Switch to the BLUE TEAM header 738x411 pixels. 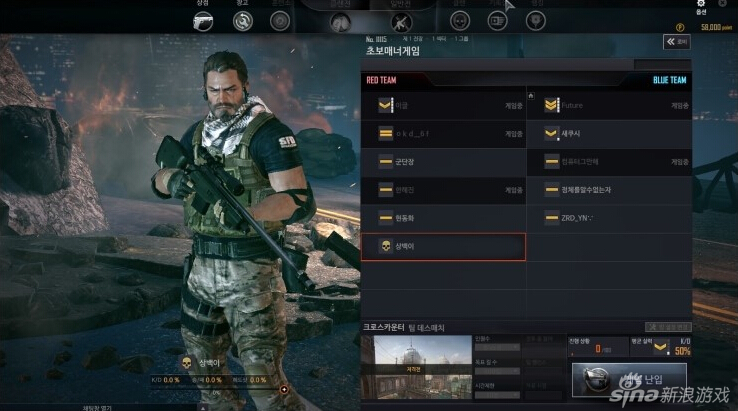(669, 80)
